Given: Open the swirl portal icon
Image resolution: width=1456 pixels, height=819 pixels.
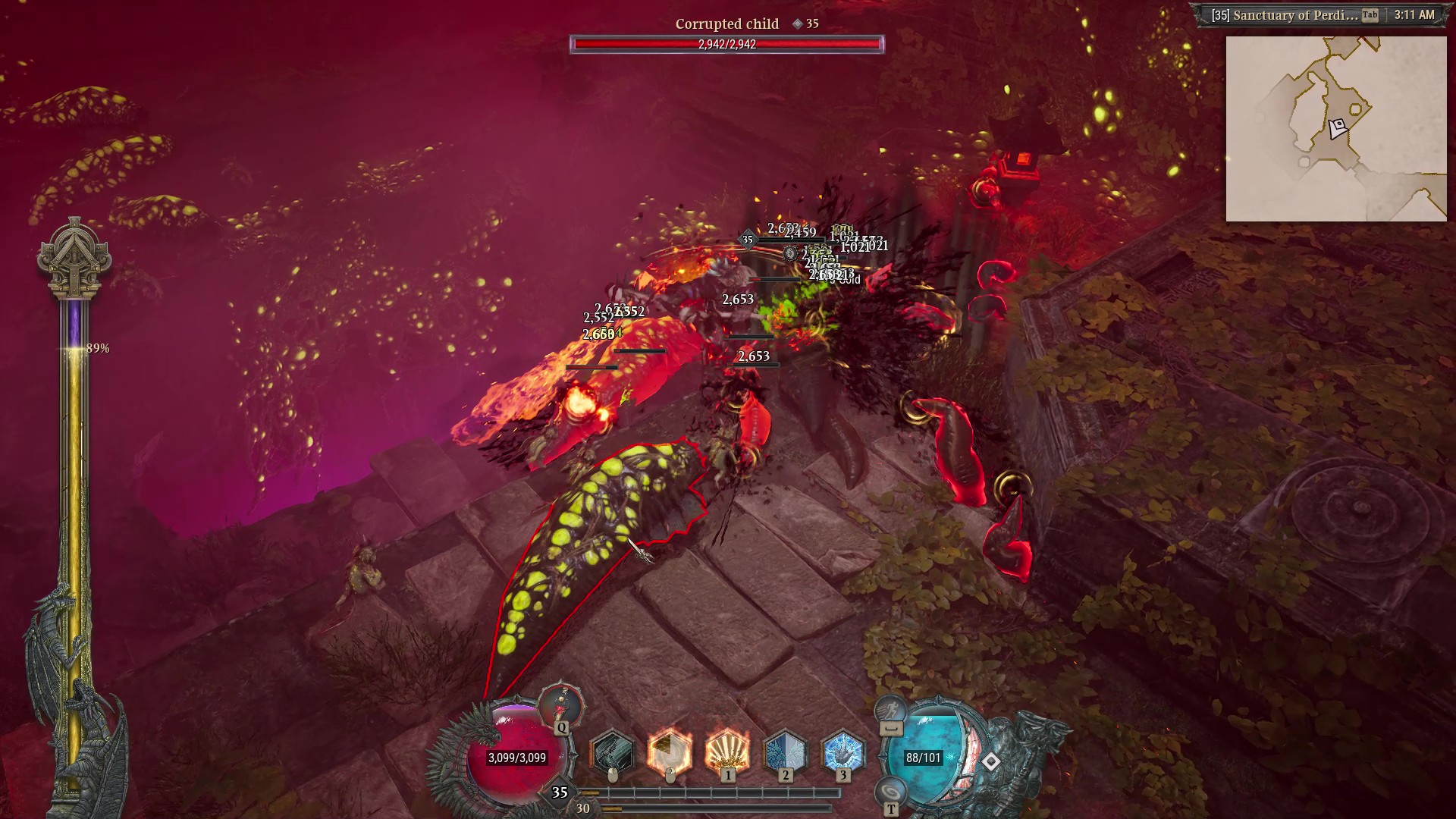Looking at the screenshot, I should click(890, 792).
